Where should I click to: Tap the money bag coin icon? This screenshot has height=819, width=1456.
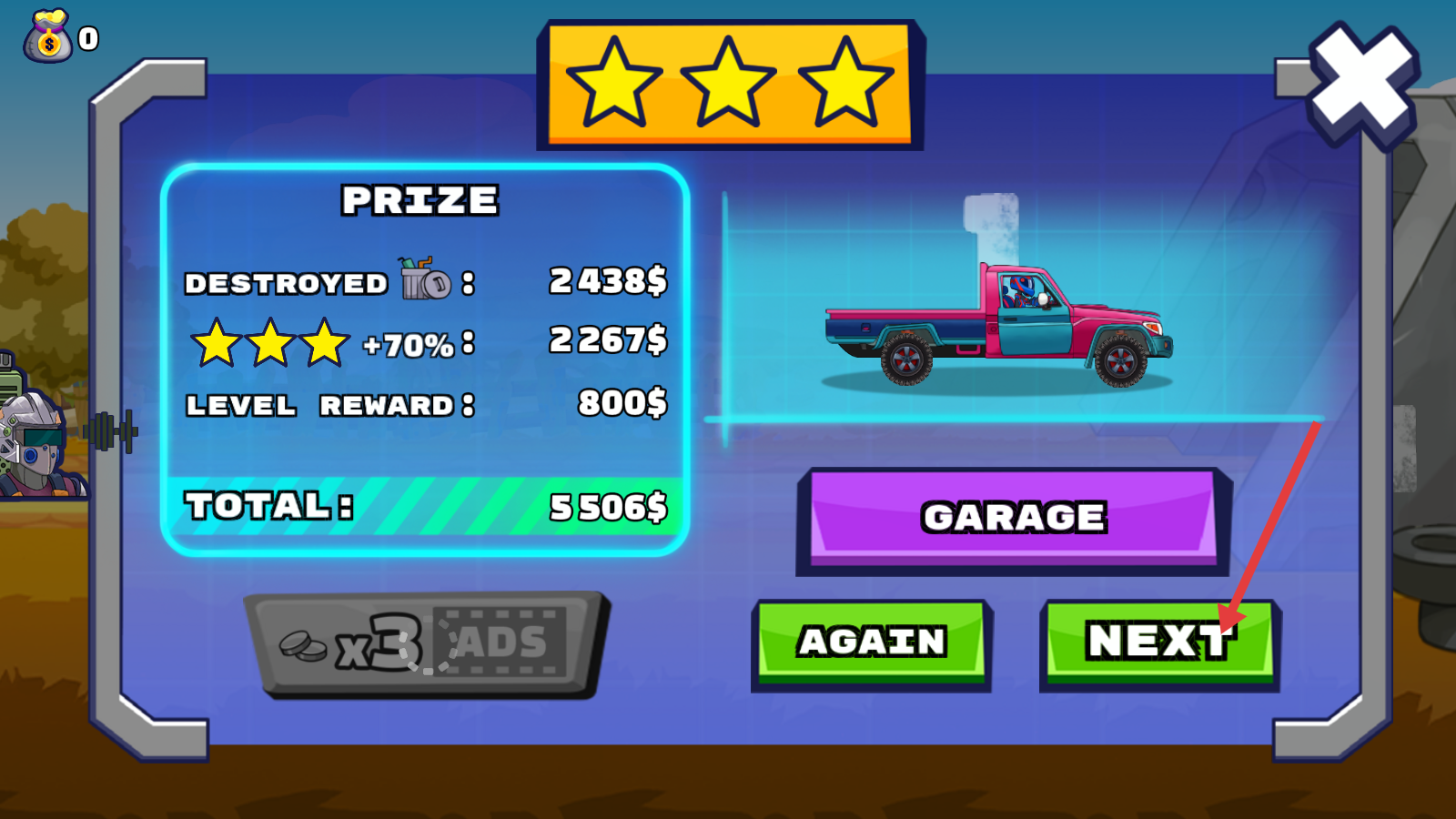pos(48,38)
